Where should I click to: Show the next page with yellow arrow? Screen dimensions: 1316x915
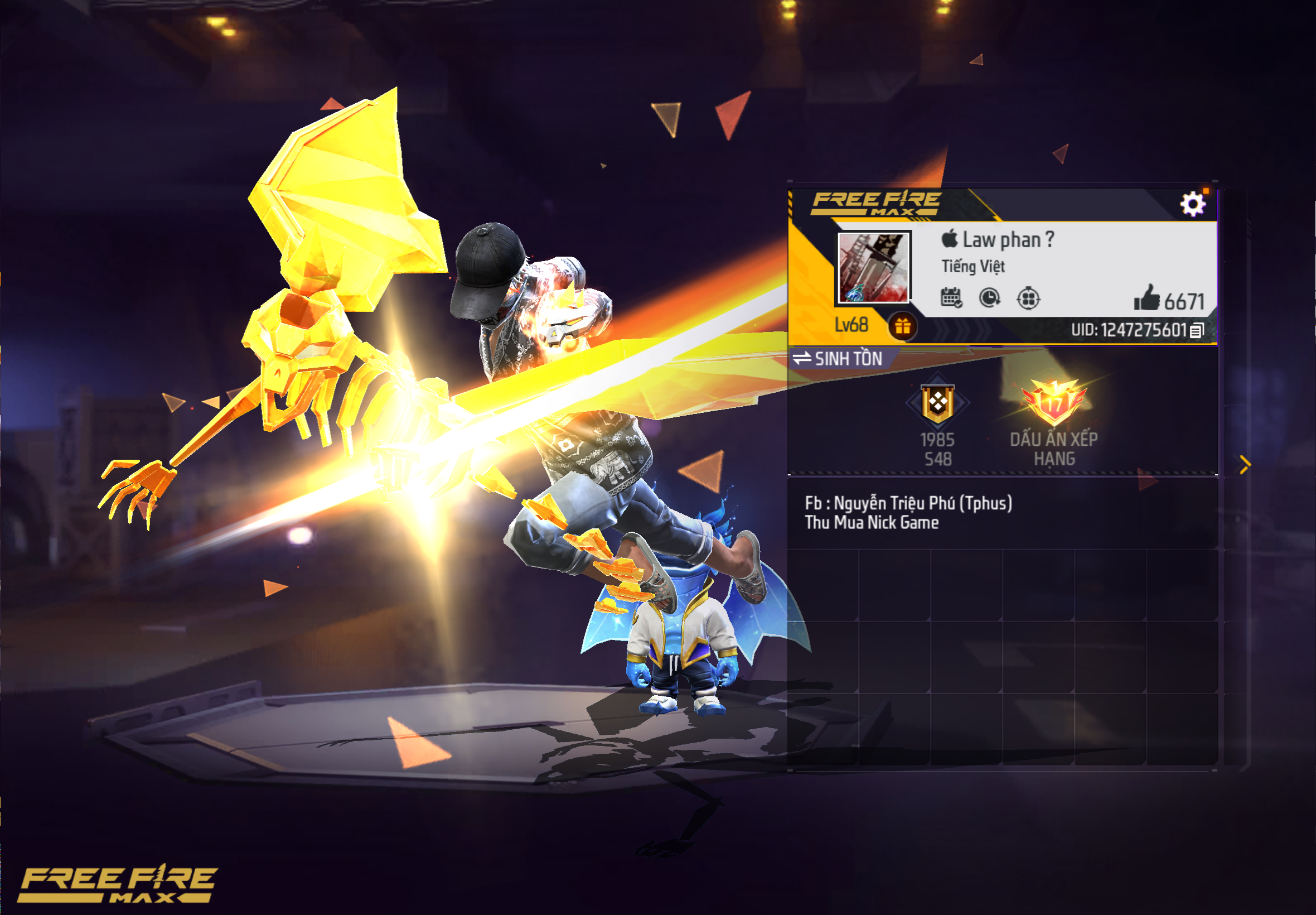tap(1245, 464)
